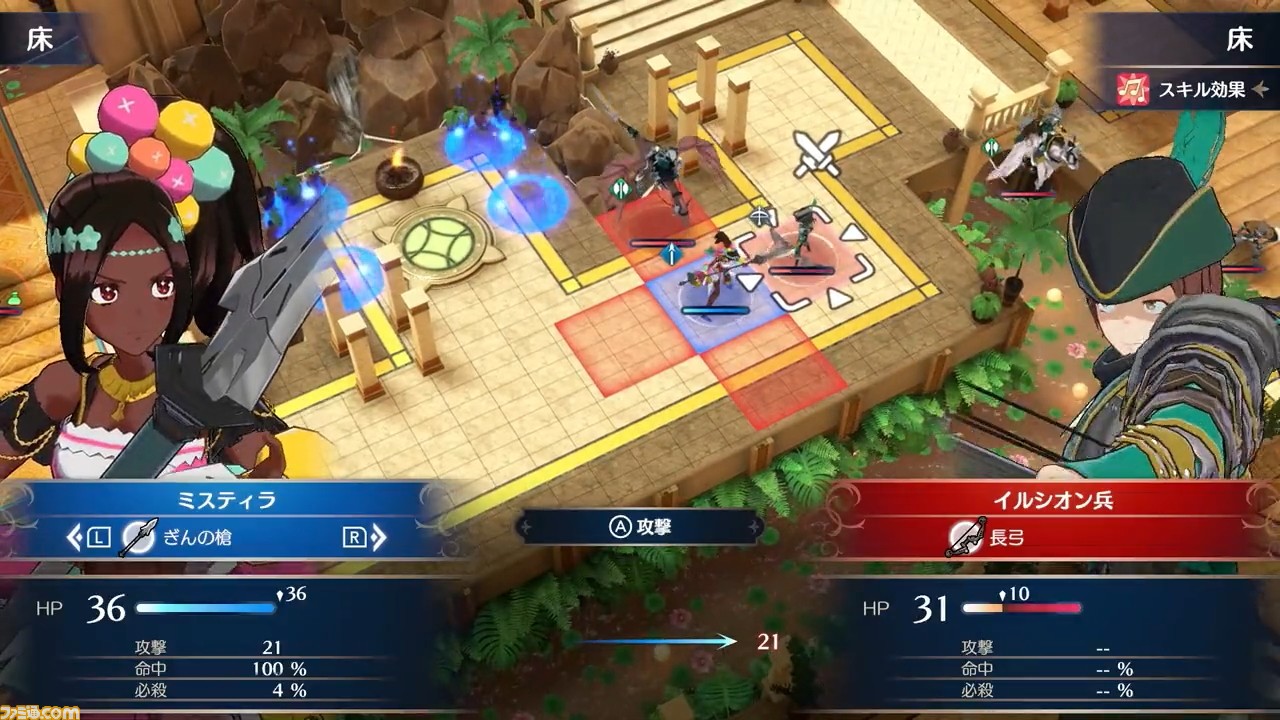Screen dimensions: 1280x720
Task: Confirm the 攻撃 attack command
Action: (x=640, y=527)
